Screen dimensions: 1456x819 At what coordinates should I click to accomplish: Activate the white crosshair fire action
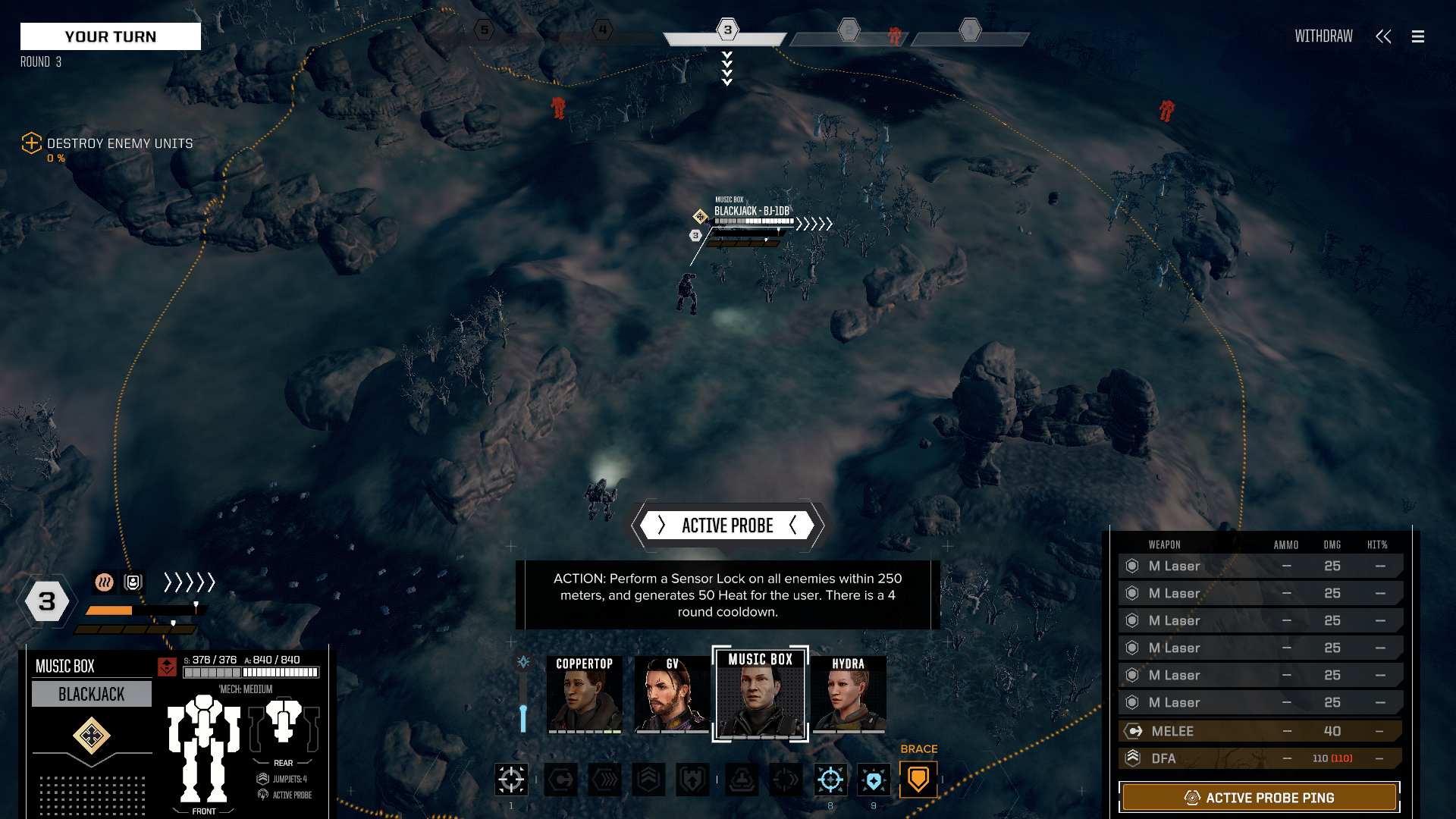(511, 779)
